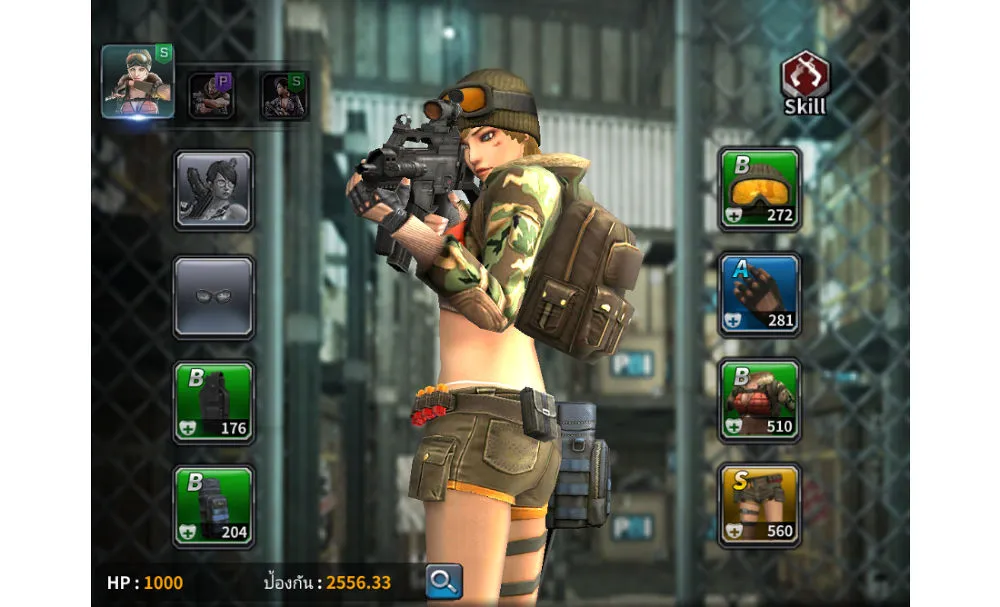Open the empty glasses accessory slot
Viewport: 1000px width, 607px height.
pyautogui.click(x=213, y=297)
